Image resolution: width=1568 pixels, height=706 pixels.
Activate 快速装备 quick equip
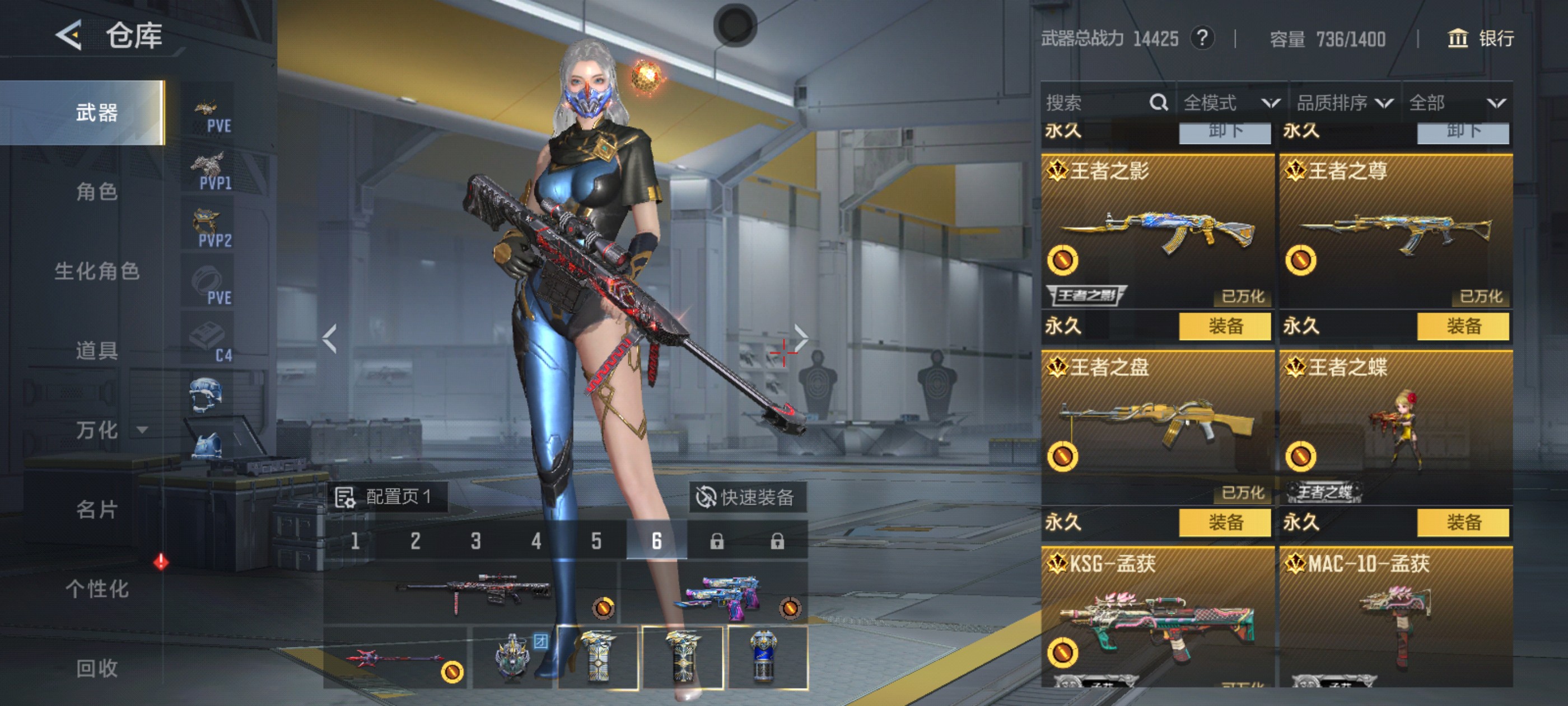(x=747, y=497)
